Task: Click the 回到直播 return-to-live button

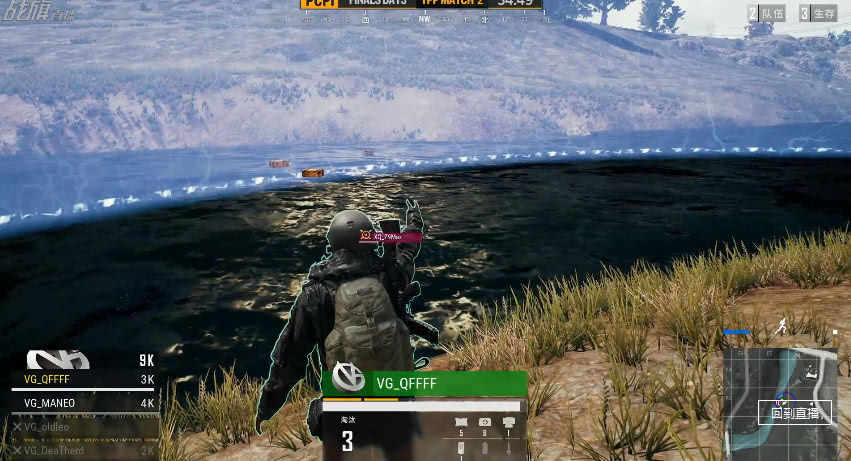Action: 794,412
